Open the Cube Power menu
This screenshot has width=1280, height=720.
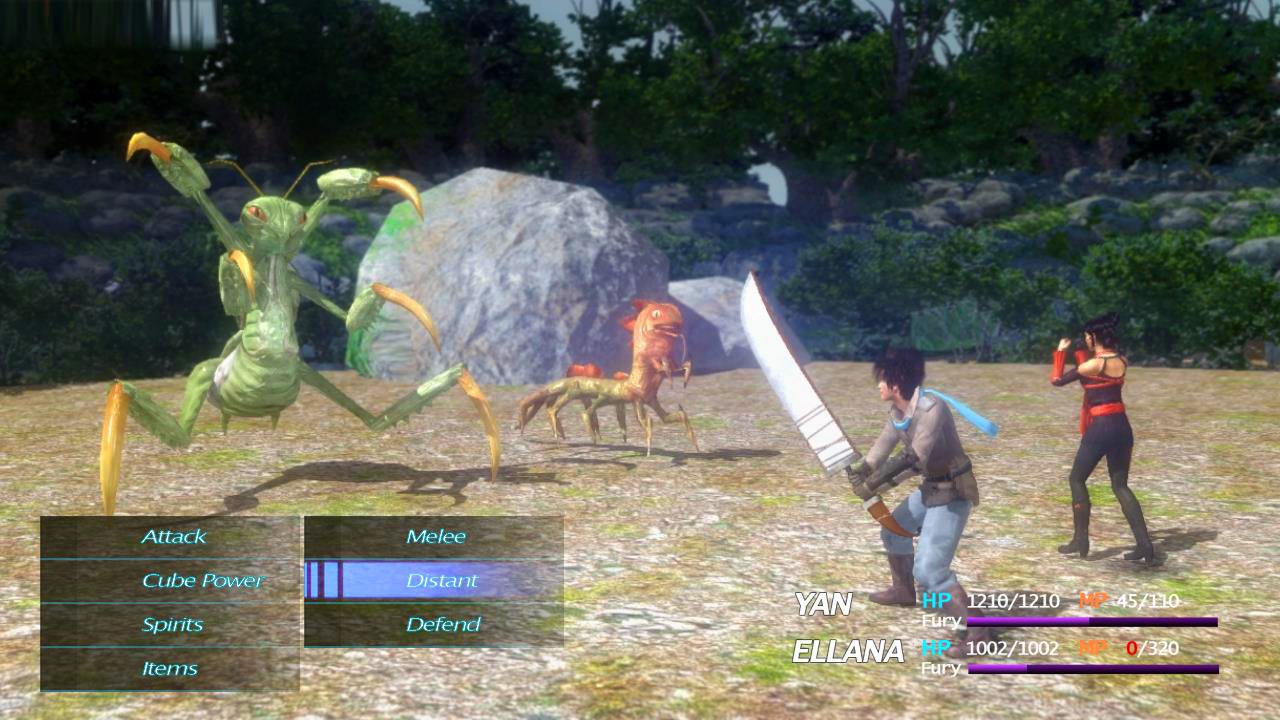(x=202, y=581)
